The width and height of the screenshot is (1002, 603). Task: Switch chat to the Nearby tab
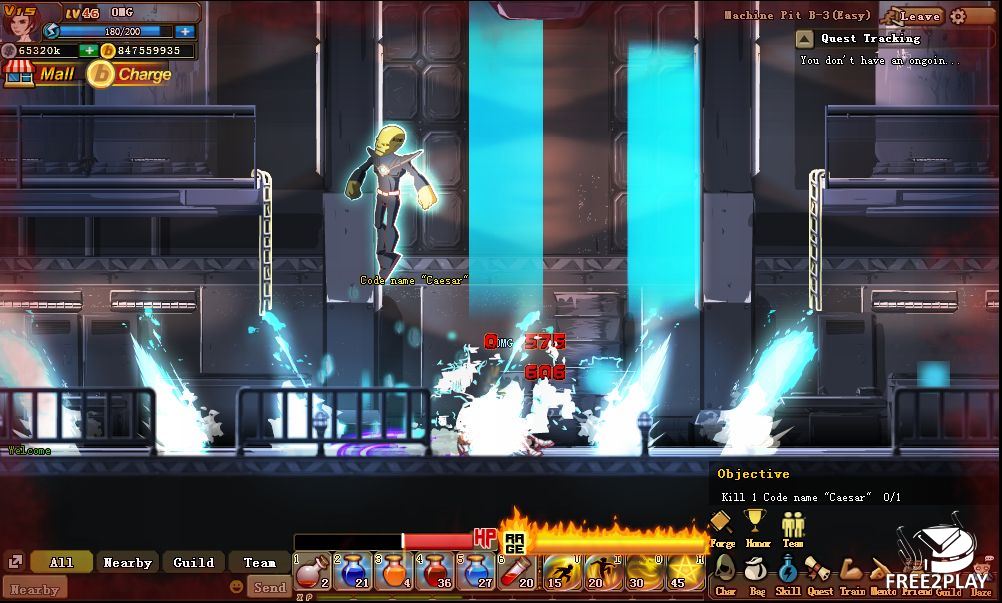point(127,562)
